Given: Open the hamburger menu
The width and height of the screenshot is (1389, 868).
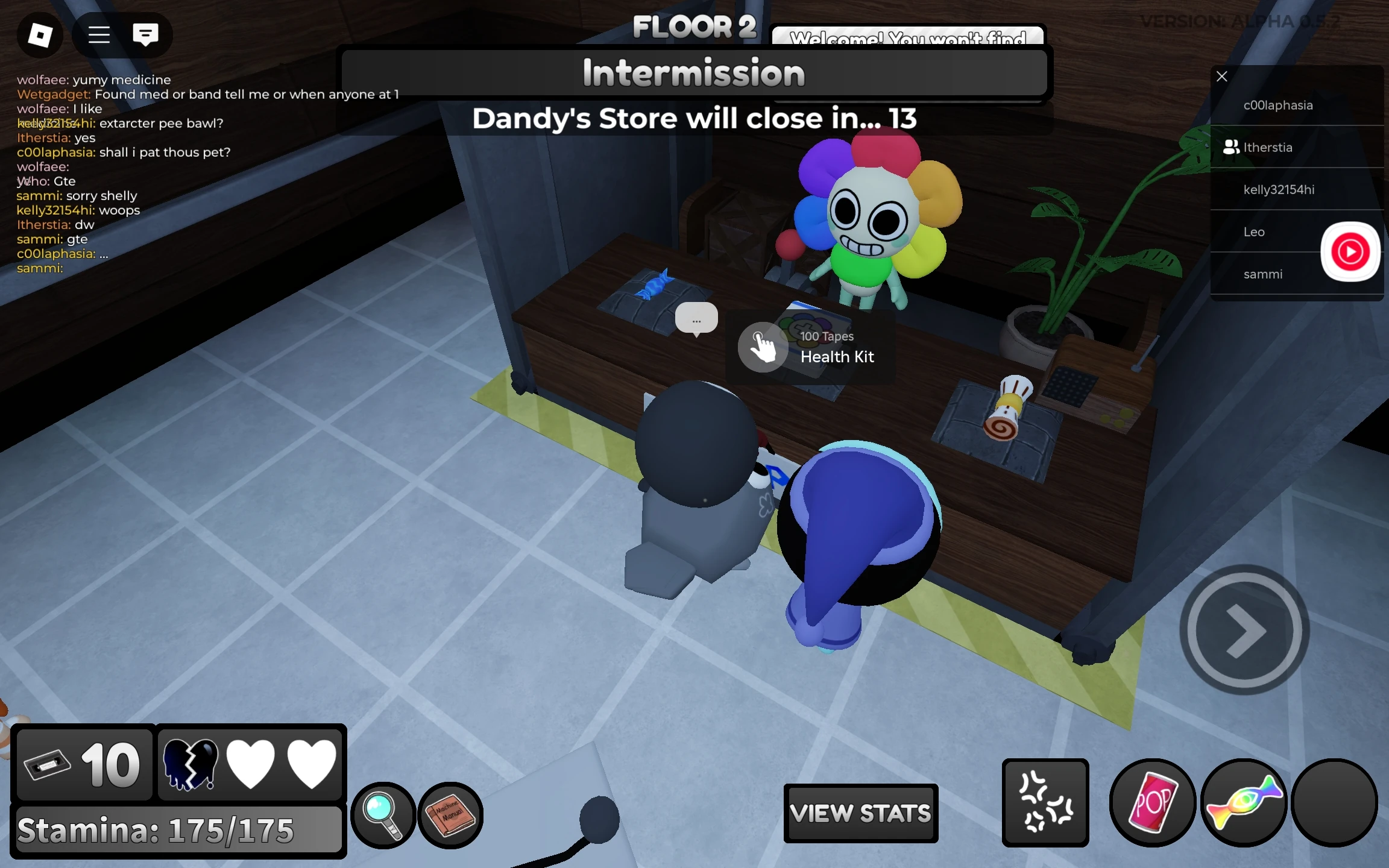Looking at the screenshot, I should pyautogui.click(x=98, y=35).
